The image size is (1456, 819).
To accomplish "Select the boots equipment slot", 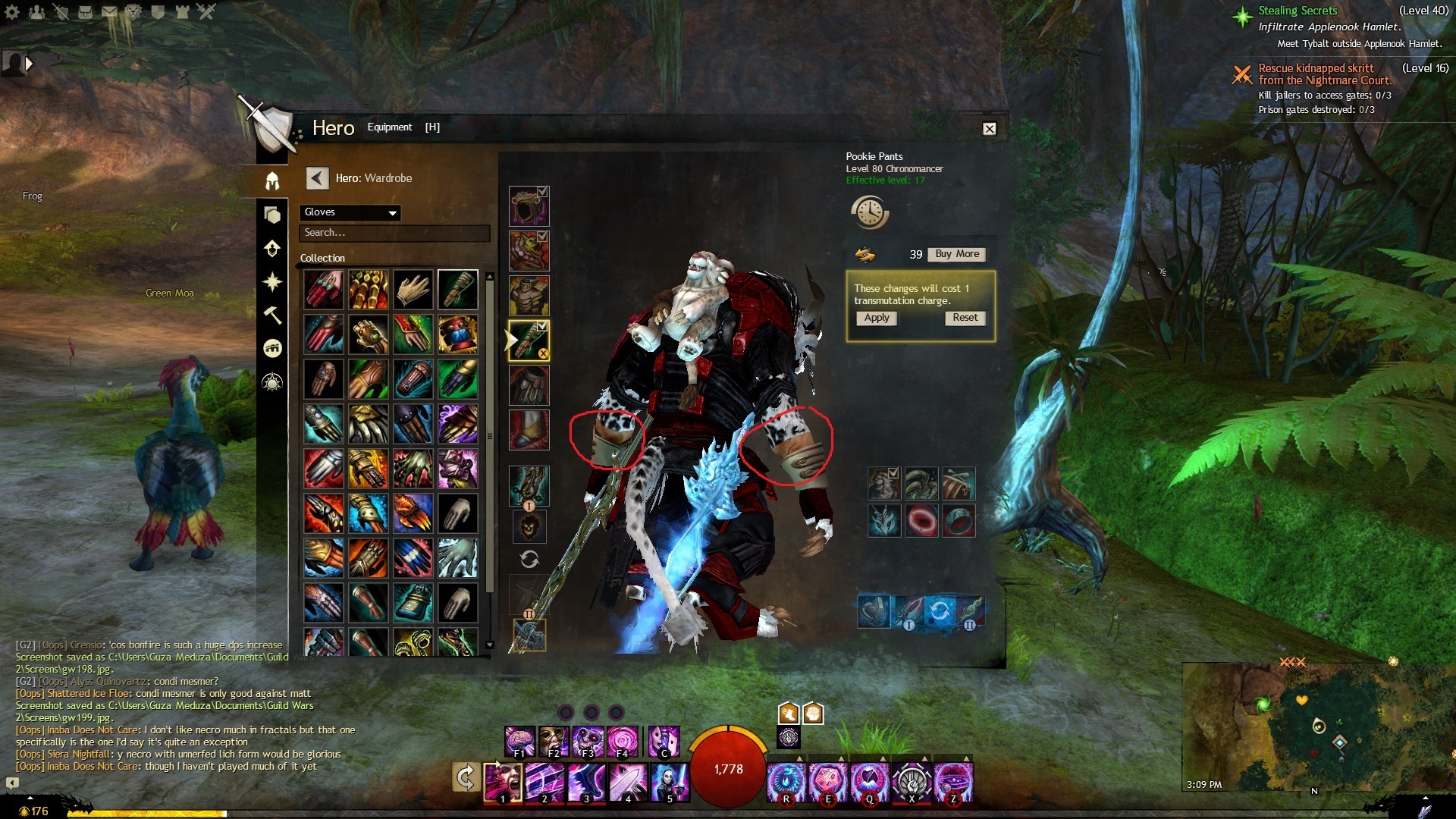I will coord(528,429).
